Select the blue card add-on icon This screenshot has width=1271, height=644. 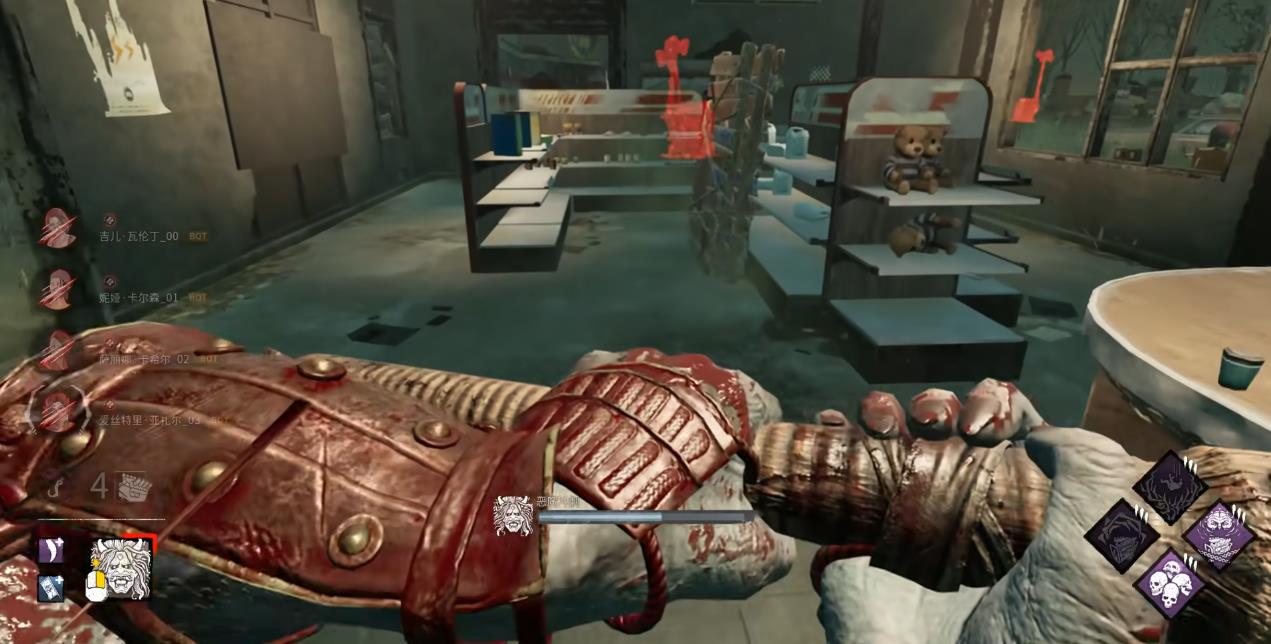[x=51, y=588]
